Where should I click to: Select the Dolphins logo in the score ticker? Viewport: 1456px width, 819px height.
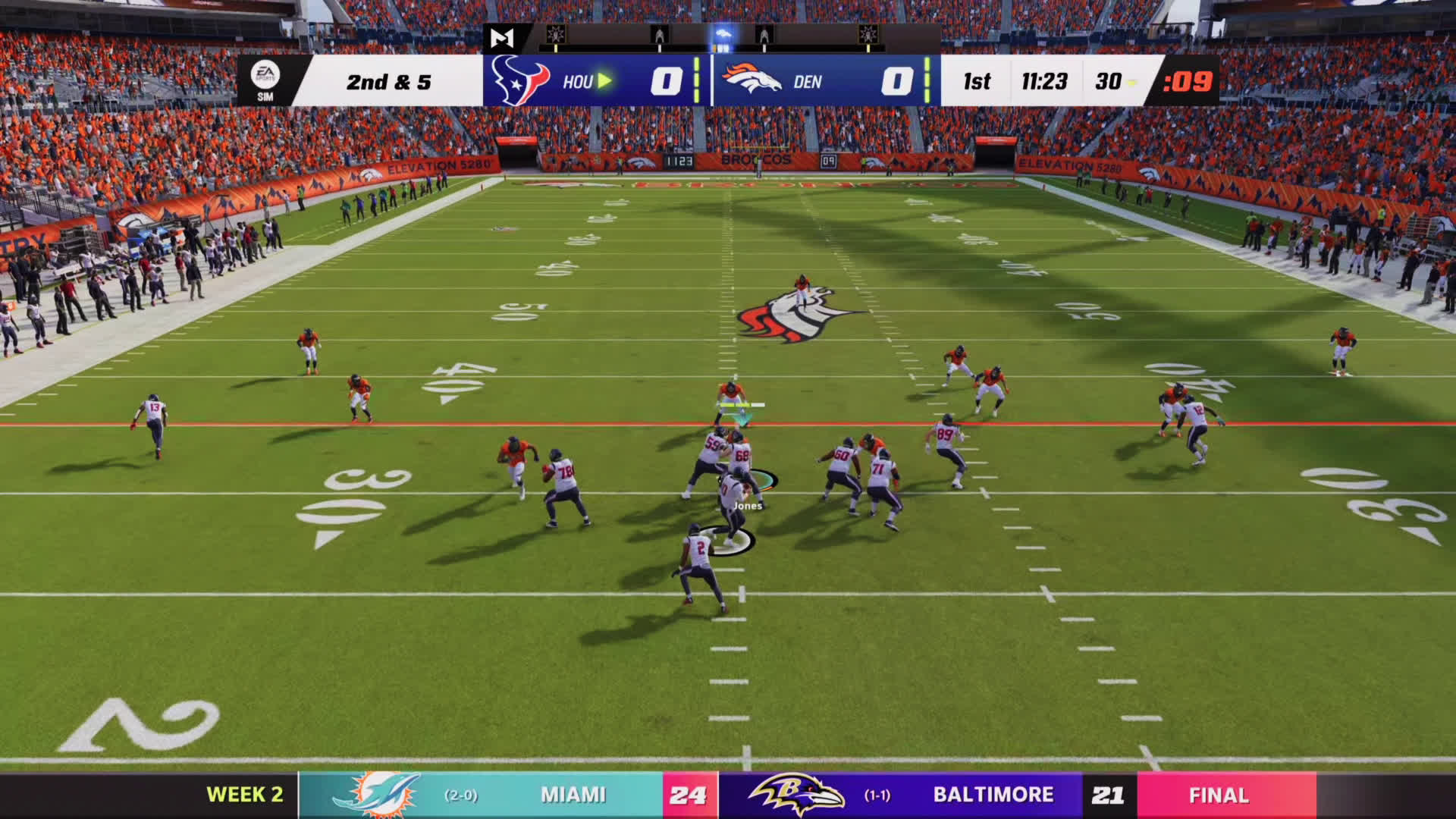[377, 795]
